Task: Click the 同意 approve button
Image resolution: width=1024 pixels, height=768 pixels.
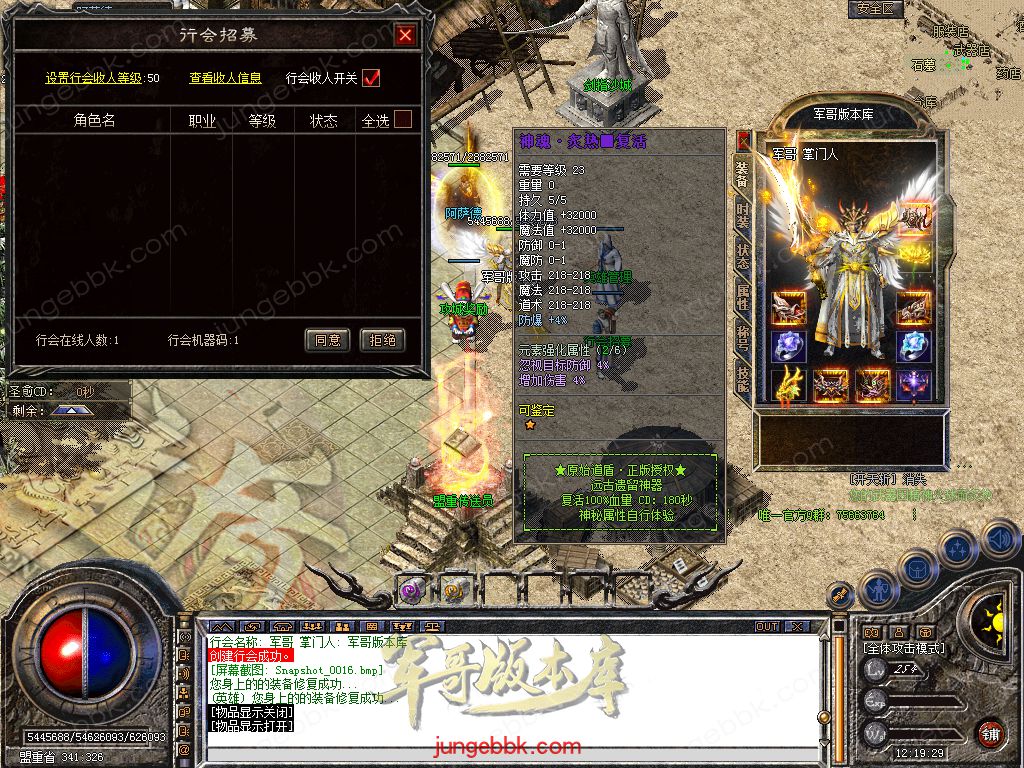Action: [x=327, y=340]
